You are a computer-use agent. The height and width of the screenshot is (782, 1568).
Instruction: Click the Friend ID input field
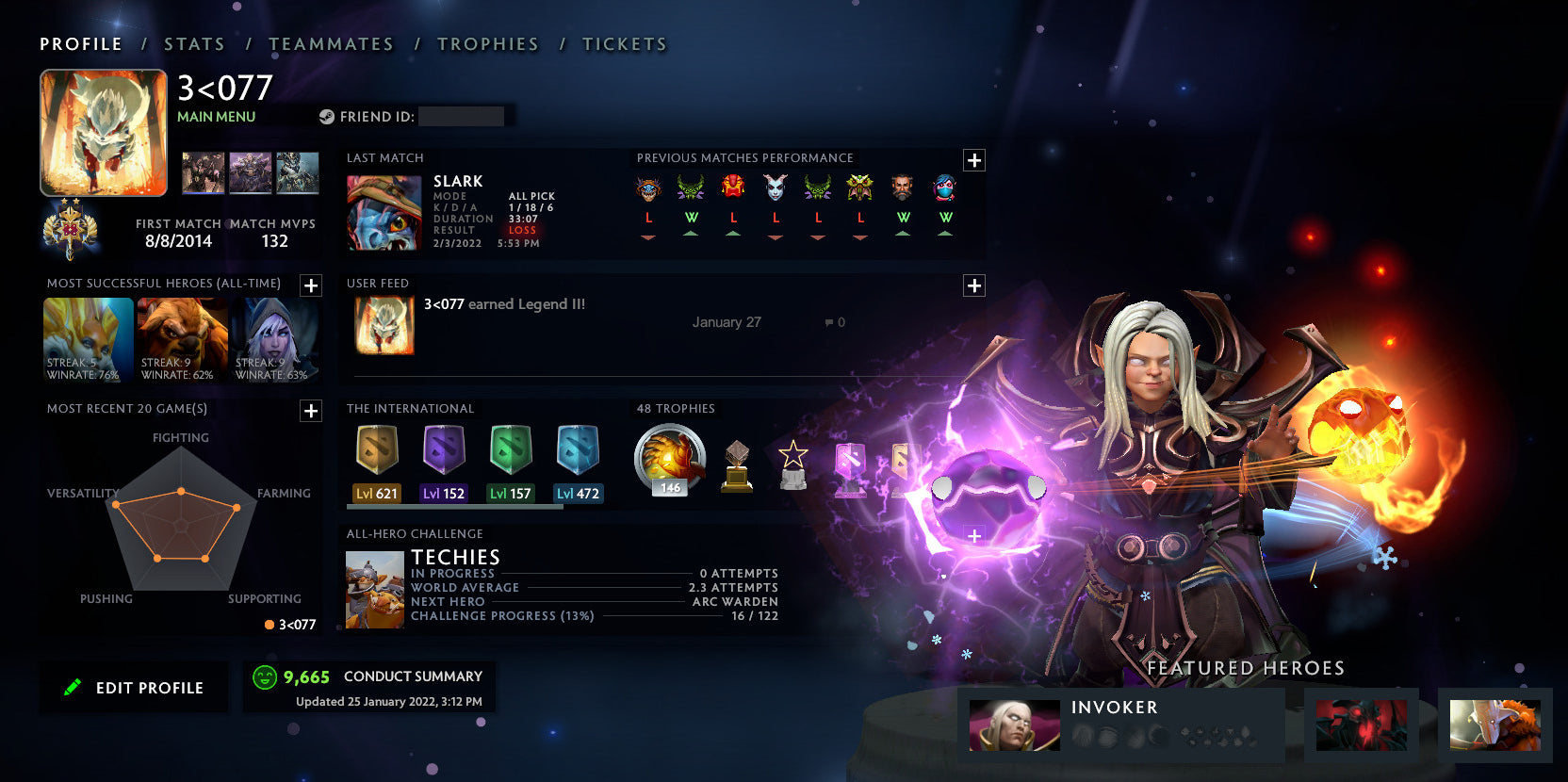pyautogui.click(x=461, y=116)
